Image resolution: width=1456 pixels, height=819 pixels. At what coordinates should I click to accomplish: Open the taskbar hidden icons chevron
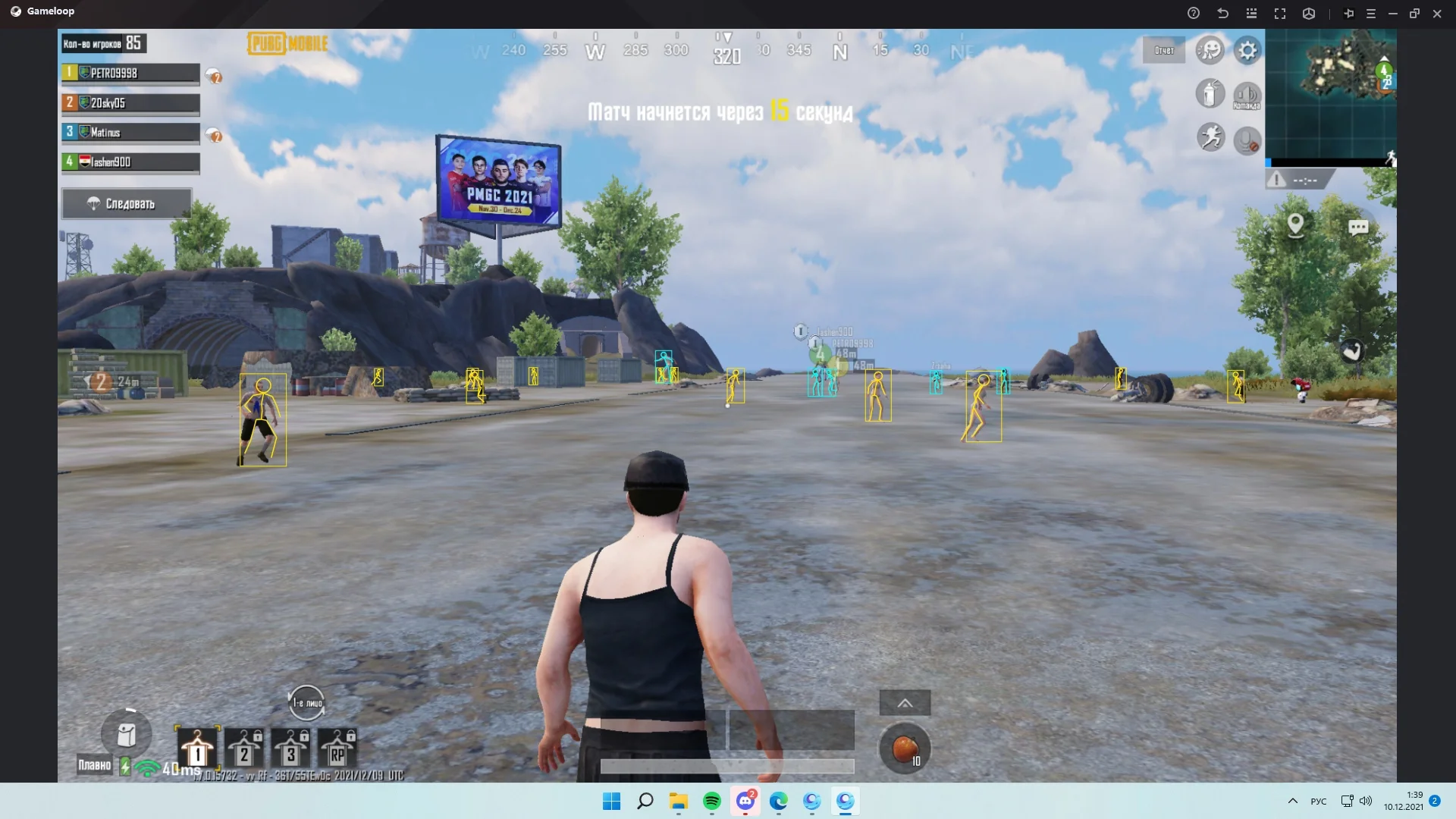(x=1292, y=802)
